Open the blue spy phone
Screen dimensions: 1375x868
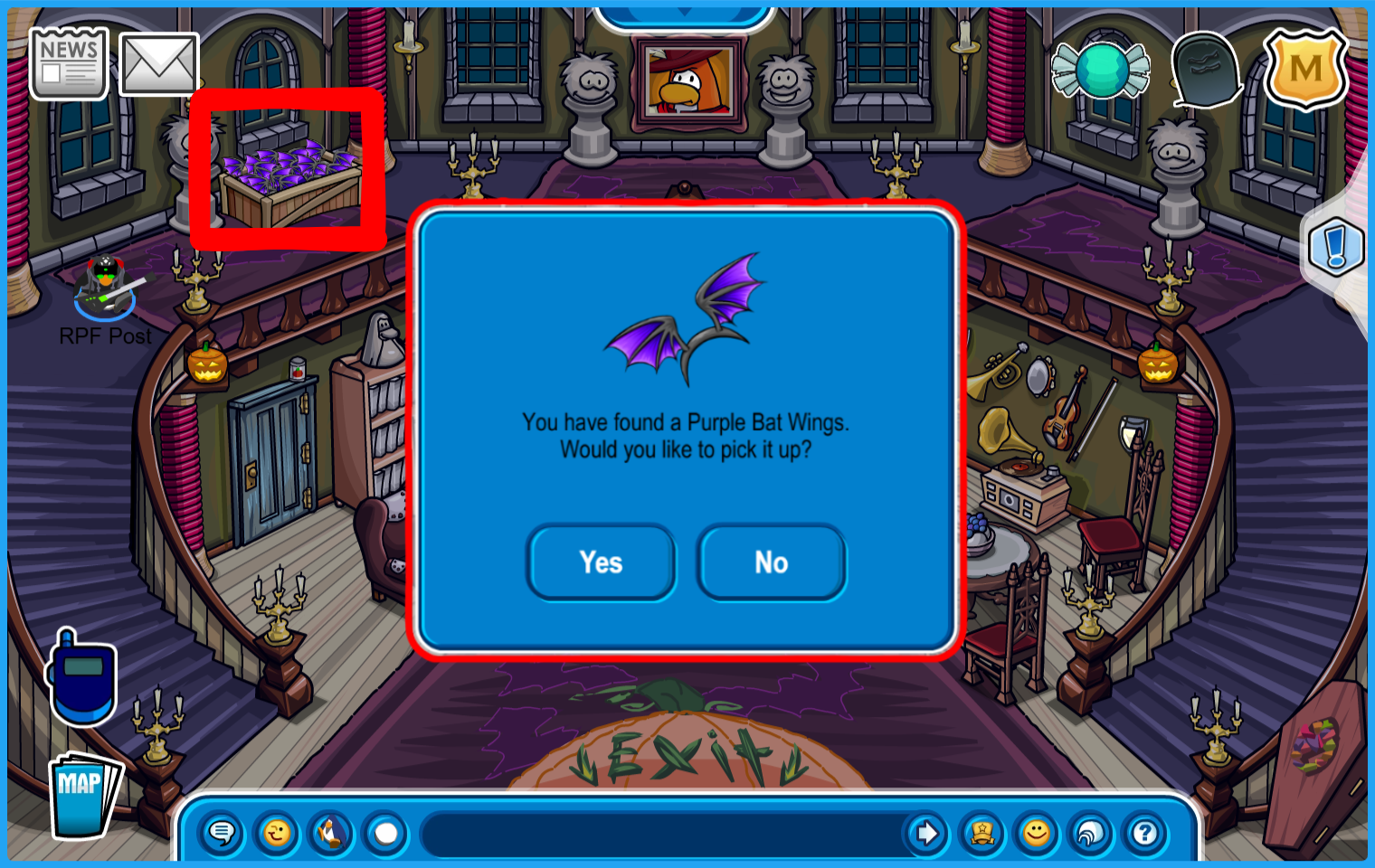coord(81,678)
